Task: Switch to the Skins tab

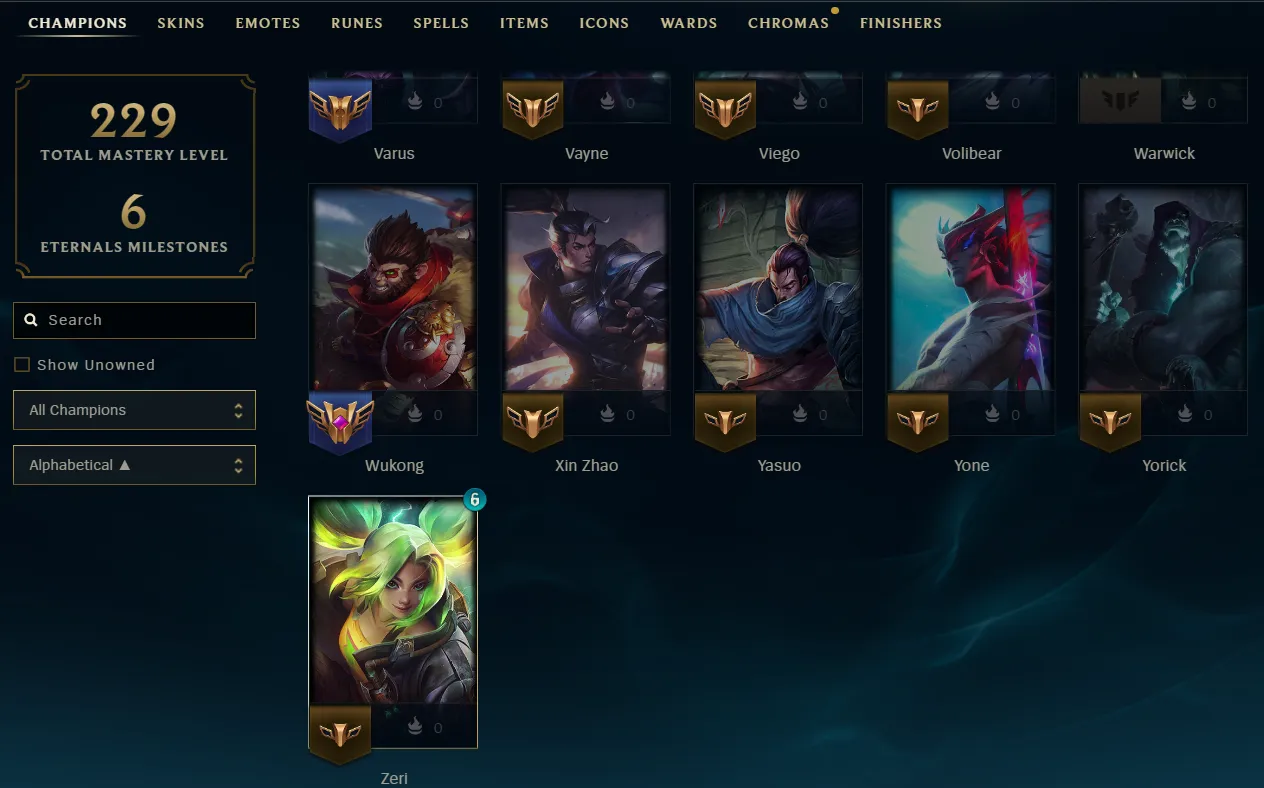Action: tap(181, 23)
